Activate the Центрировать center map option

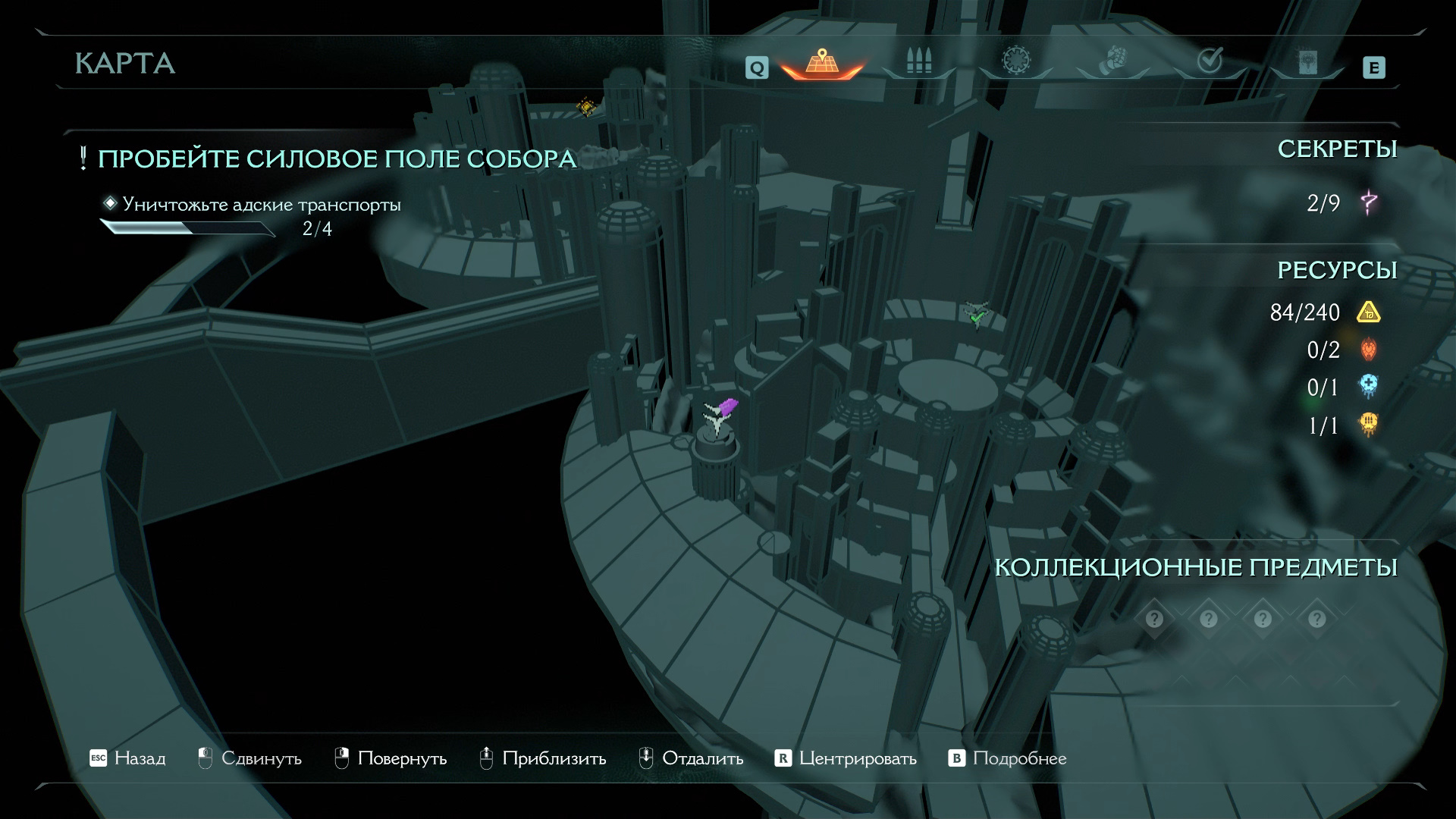point(846,758)
